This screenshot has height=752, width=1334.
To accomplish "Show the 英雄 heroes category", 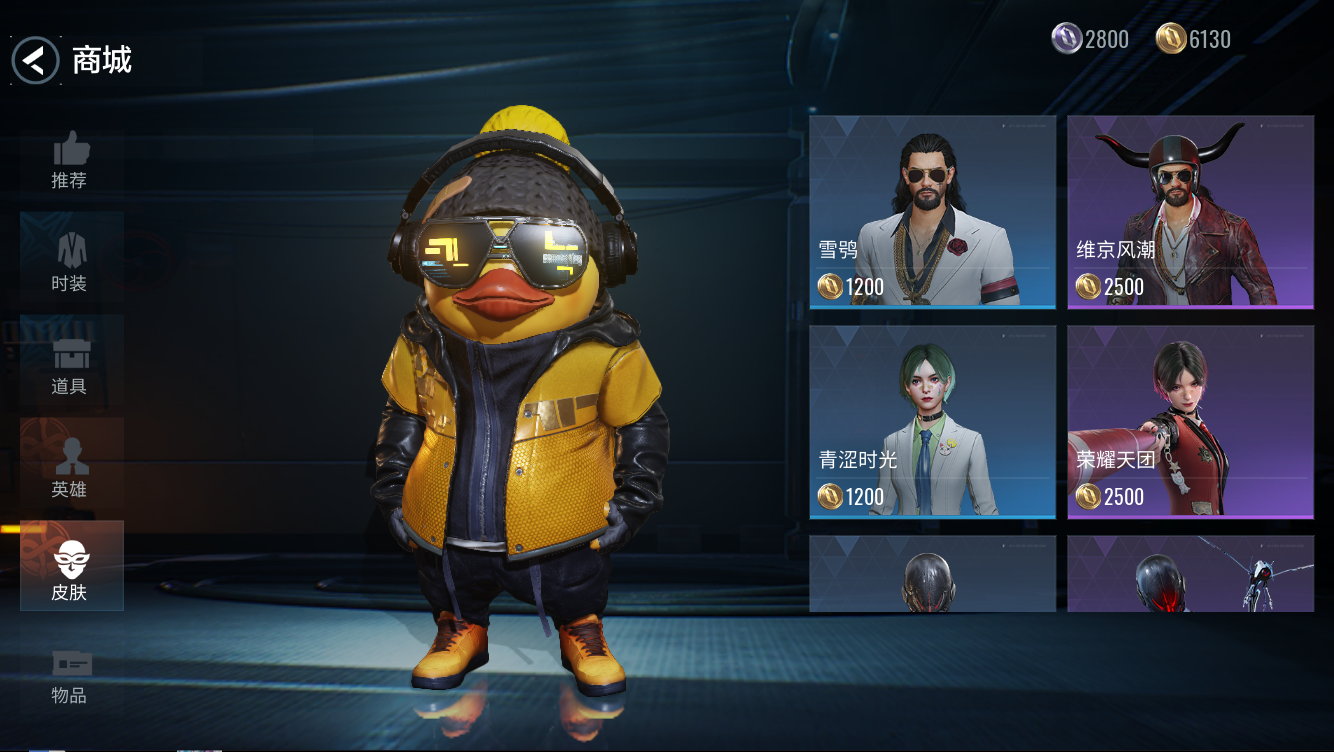I will tap(70, 469).
